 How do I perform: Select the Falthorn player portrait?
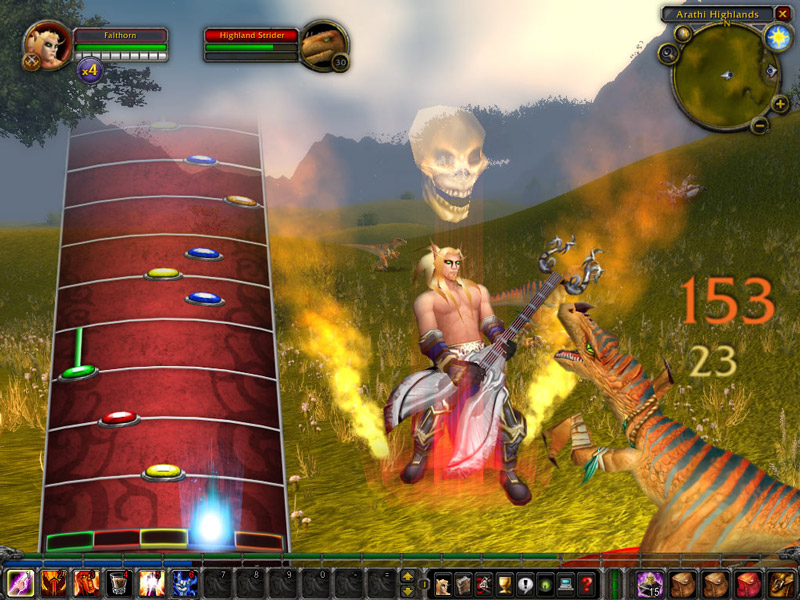pyautogui.click(x=47, y=44)
